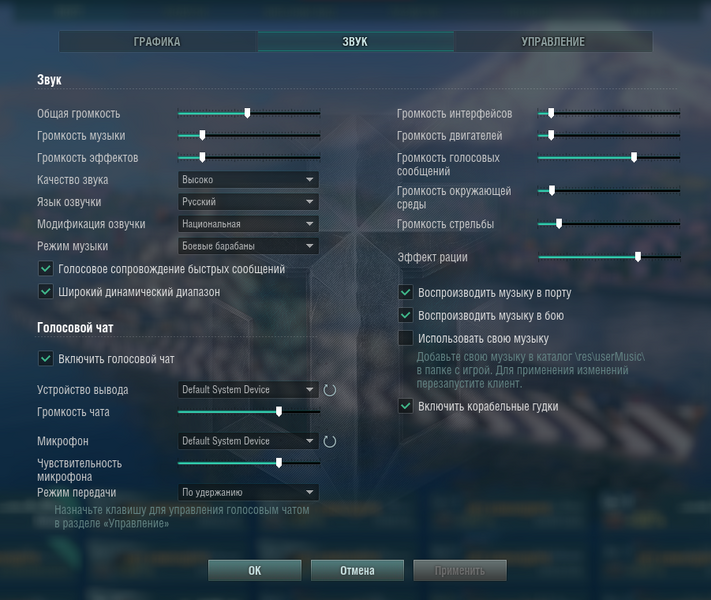
Task: Switch to the Графика tab
Action: (x=157, y=42)
